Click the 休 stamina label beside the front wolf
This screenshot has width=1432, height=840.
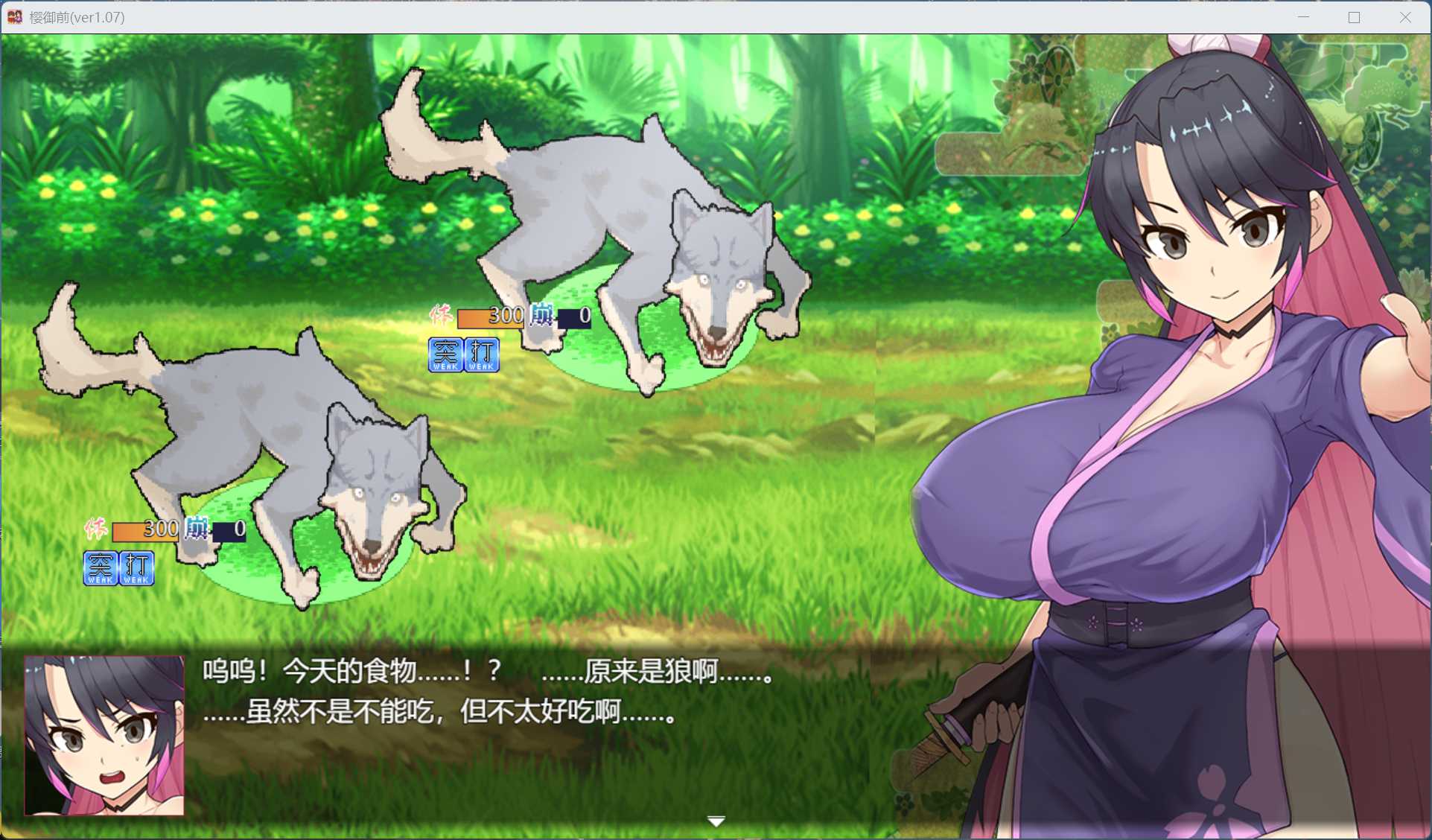pos(96,529)
